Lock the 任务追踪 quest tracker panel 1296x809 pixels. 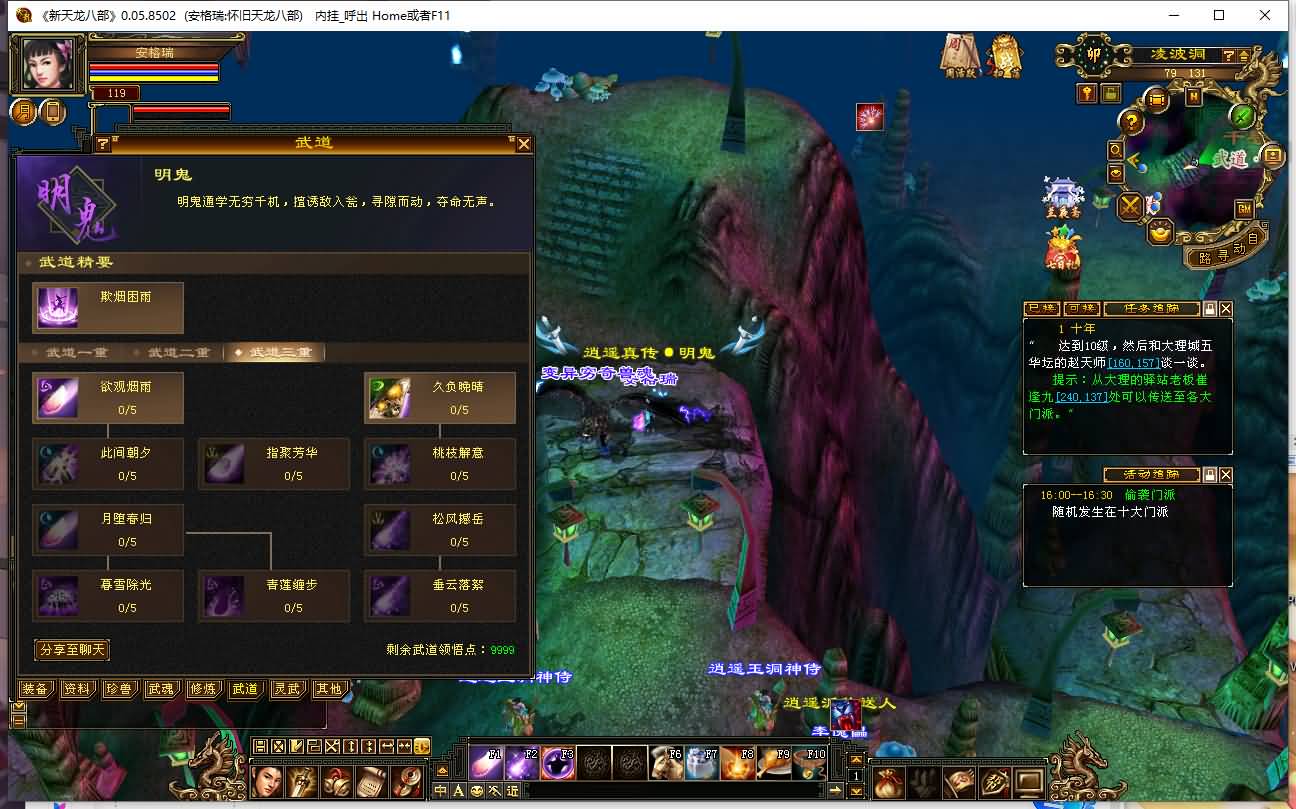1210,309
